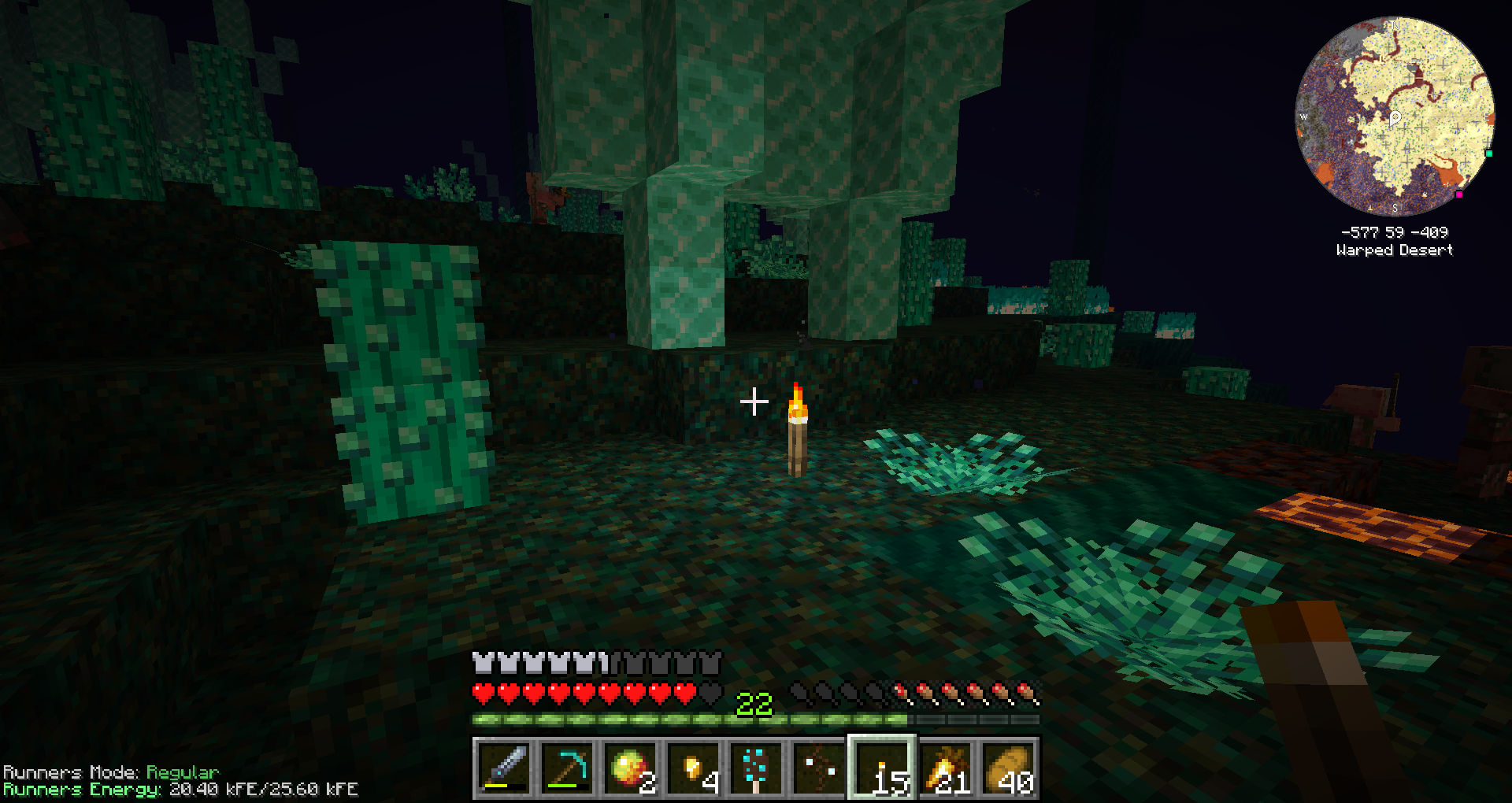This screenshot has height=803, width=1512.
Task: Pick the cyan-spotted popsicle item
Action: tap(756, 768)
